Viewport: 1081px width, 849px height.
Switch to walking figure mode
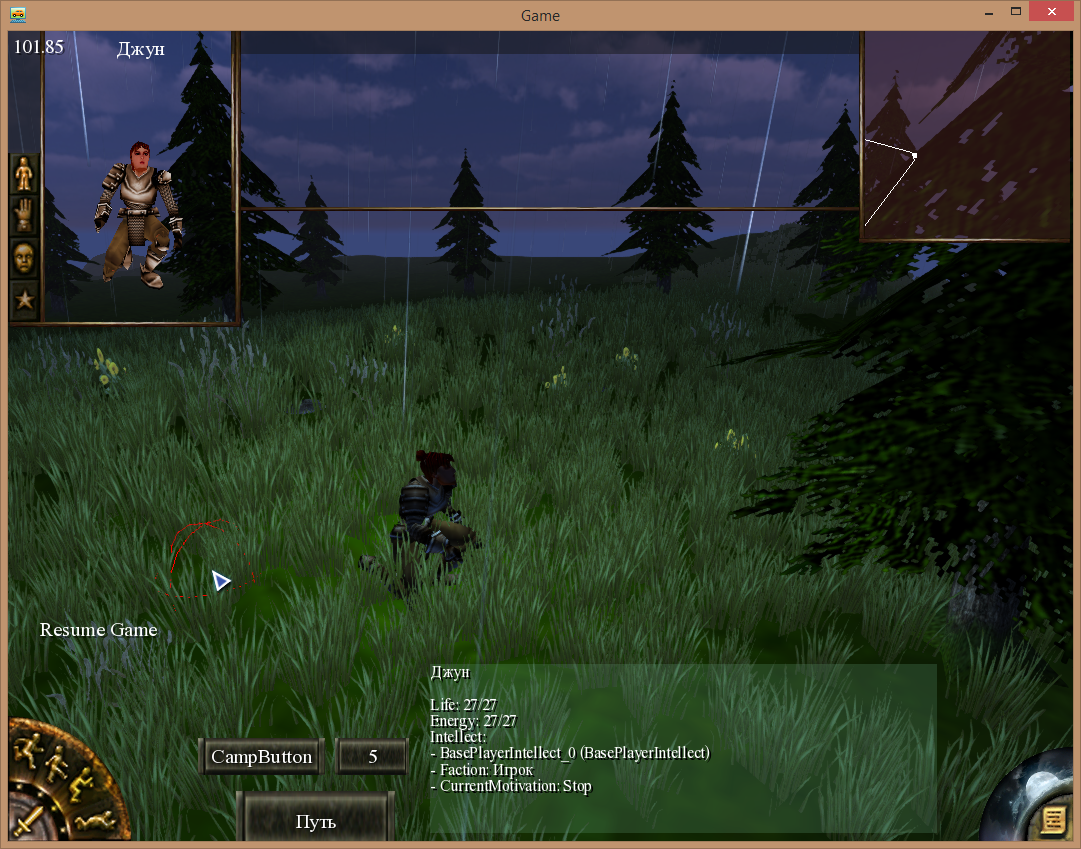pyautogui.click(x=56, y=762)
